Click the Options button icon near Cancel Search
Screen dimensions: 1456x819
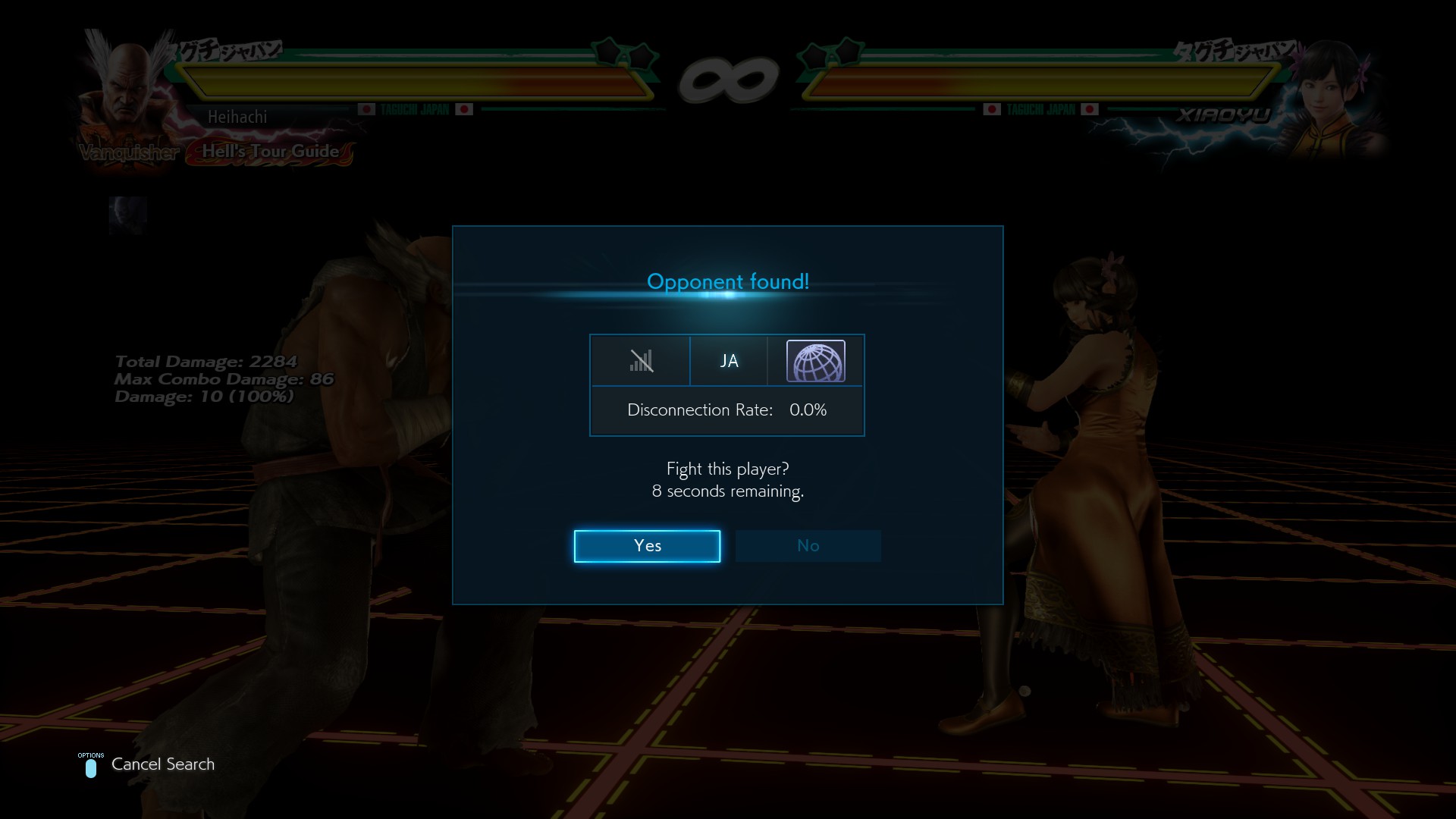[x=91, y=769]
